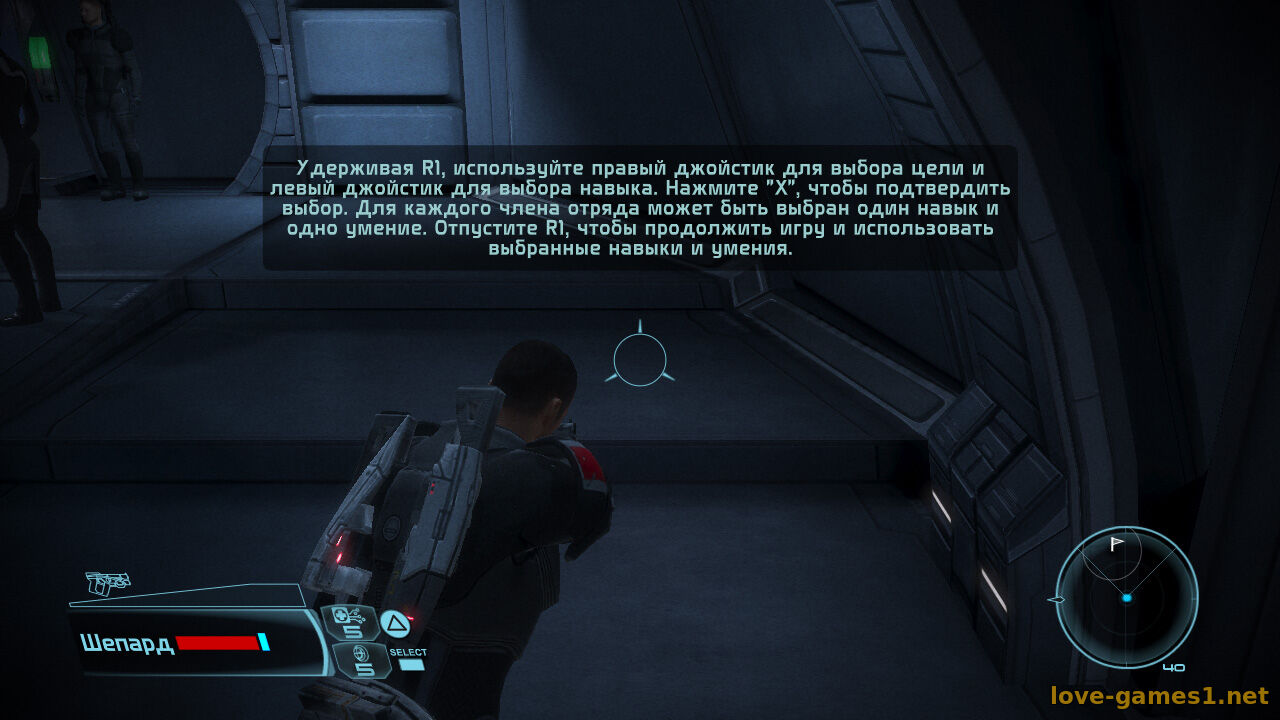Click the love-games1.net watermark link
This screenshot has width=1280, height=720.
click(1158, 696)
